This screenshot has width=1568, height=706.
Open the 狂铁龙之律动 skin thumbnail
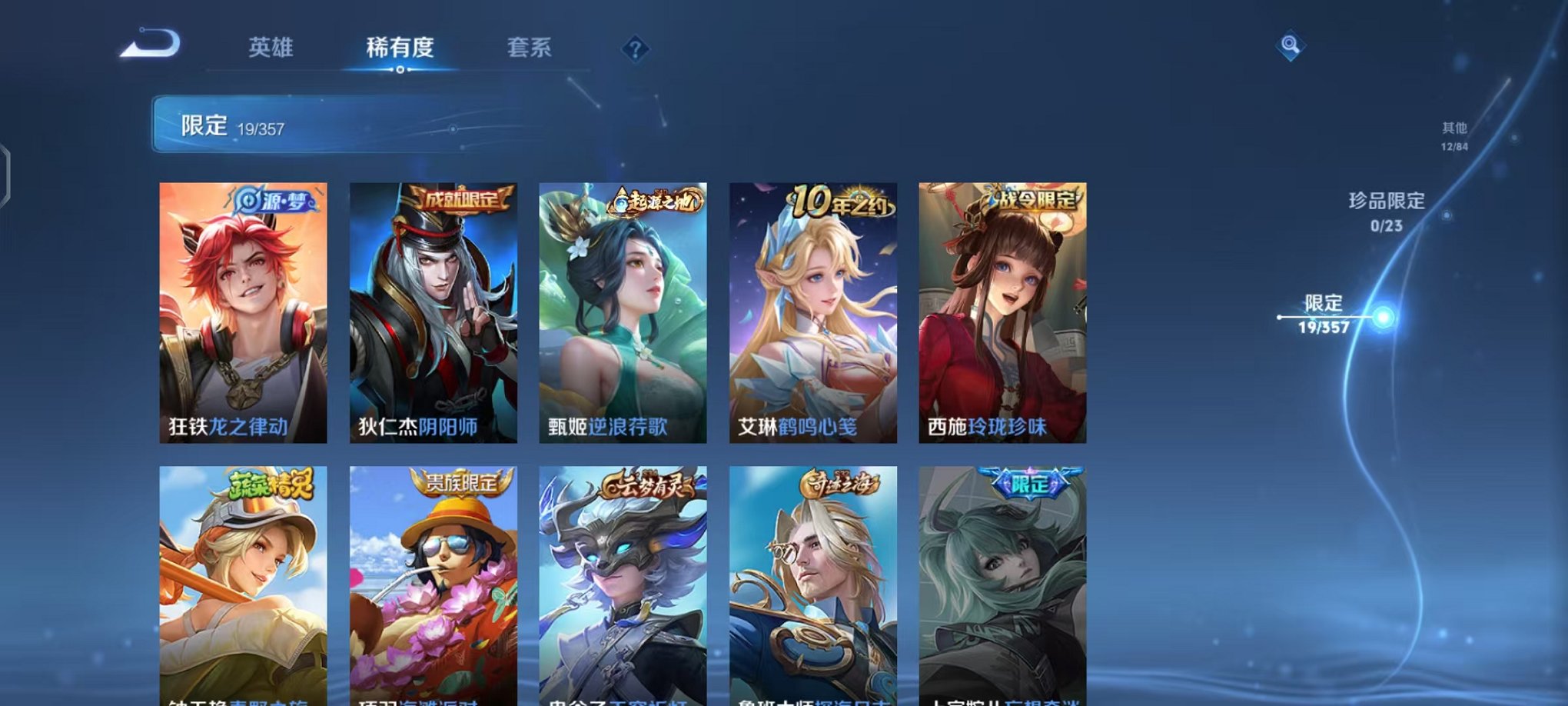(246, 308)
